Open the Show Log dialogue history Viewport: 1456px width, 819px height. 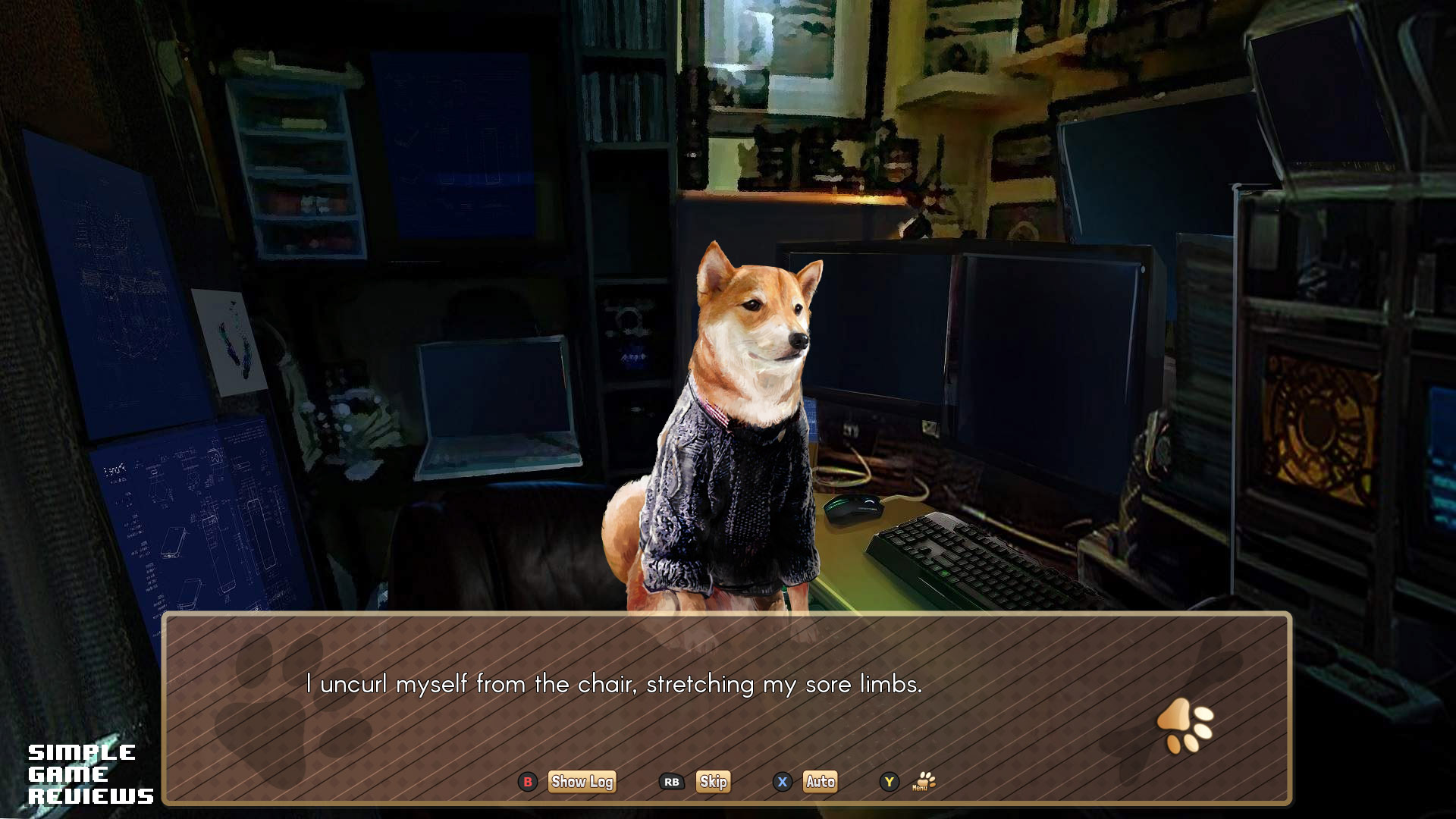pyautogui.click(x=582, y=782)
